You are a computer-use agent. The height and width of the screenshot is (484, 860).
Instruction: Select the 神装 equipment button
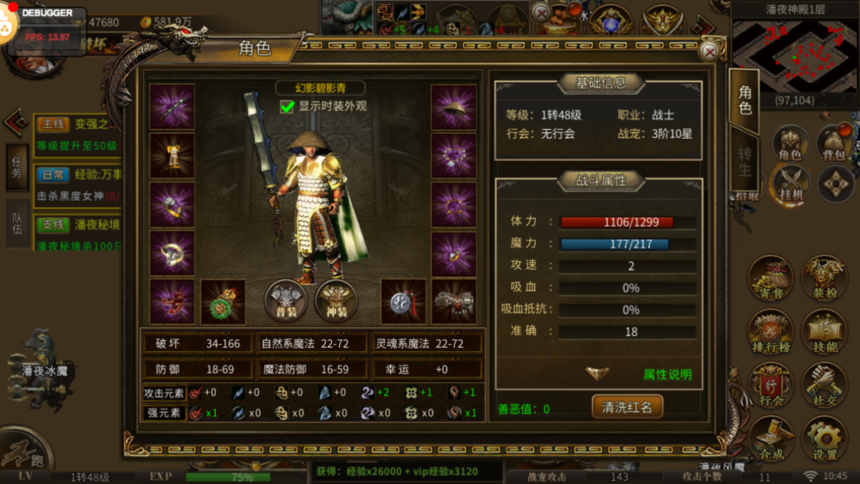coord(336,299)
